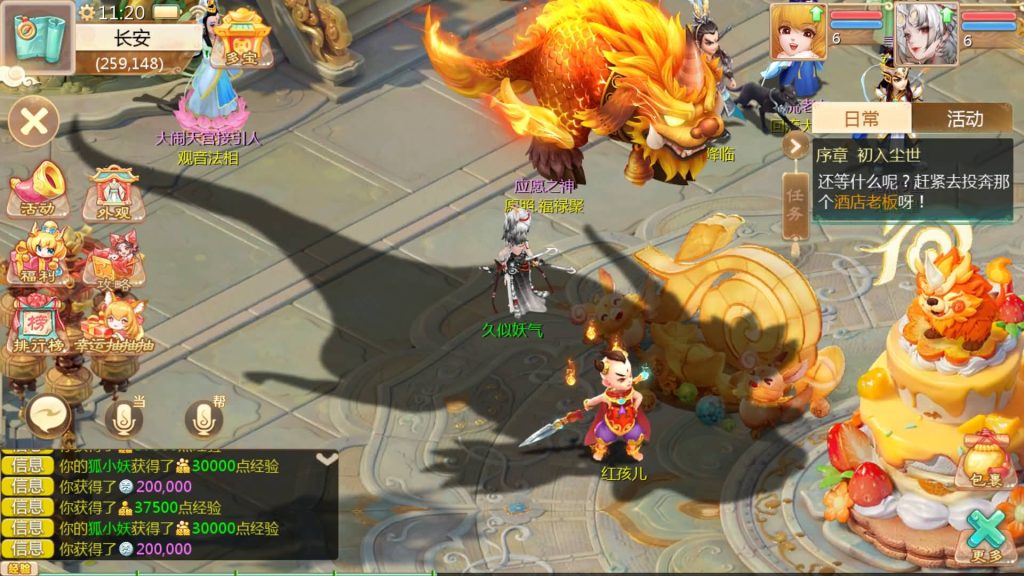Image resolution: width=1024 pixels, height=576 pixels.
Task: Collapse the quest panel with the arrow
Action: click(797, 146)
